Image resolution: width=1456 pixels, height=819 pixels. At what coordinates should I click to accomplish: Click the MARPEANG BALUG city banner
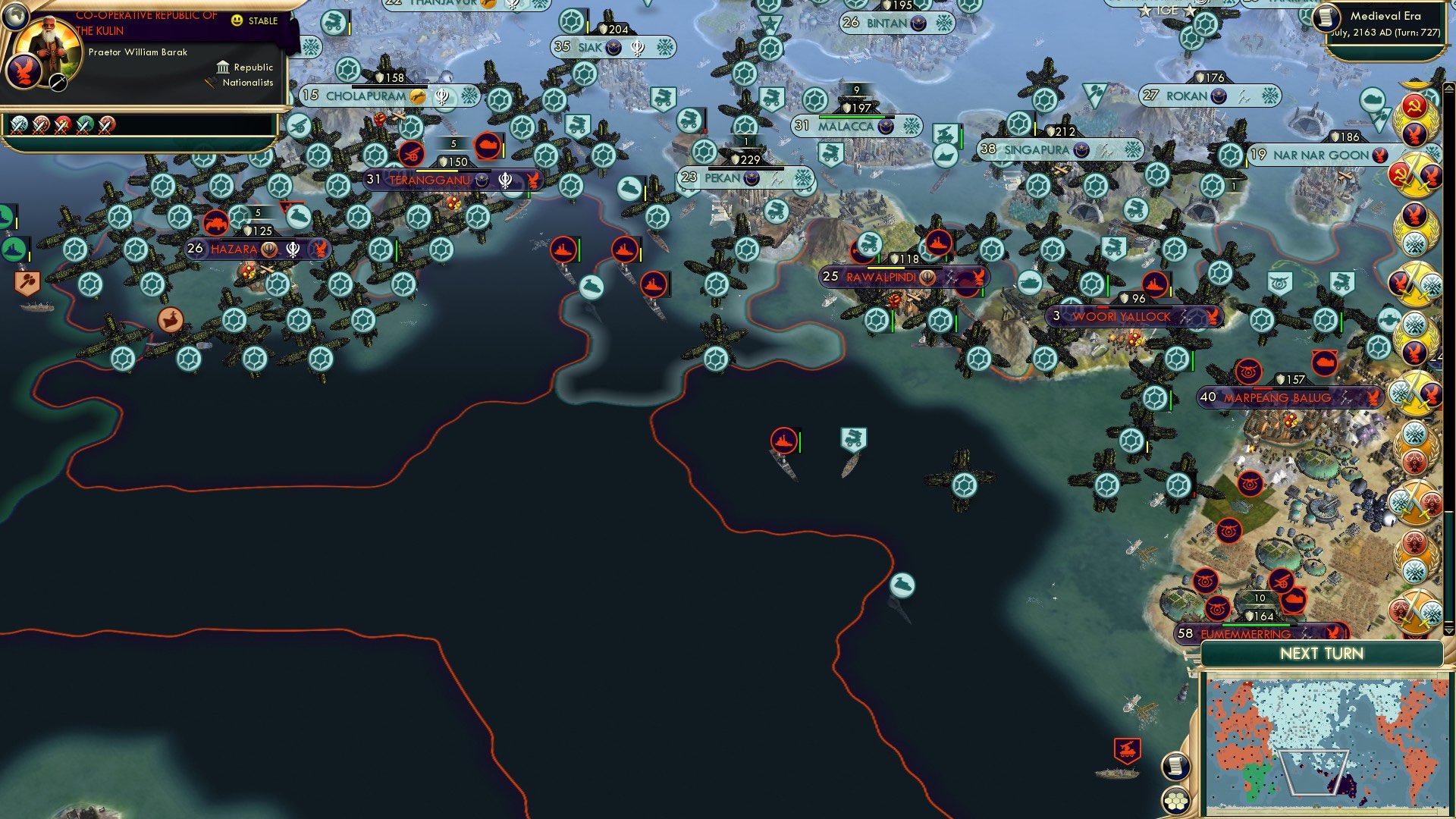pyautogui.click(x=1278, y=396)
